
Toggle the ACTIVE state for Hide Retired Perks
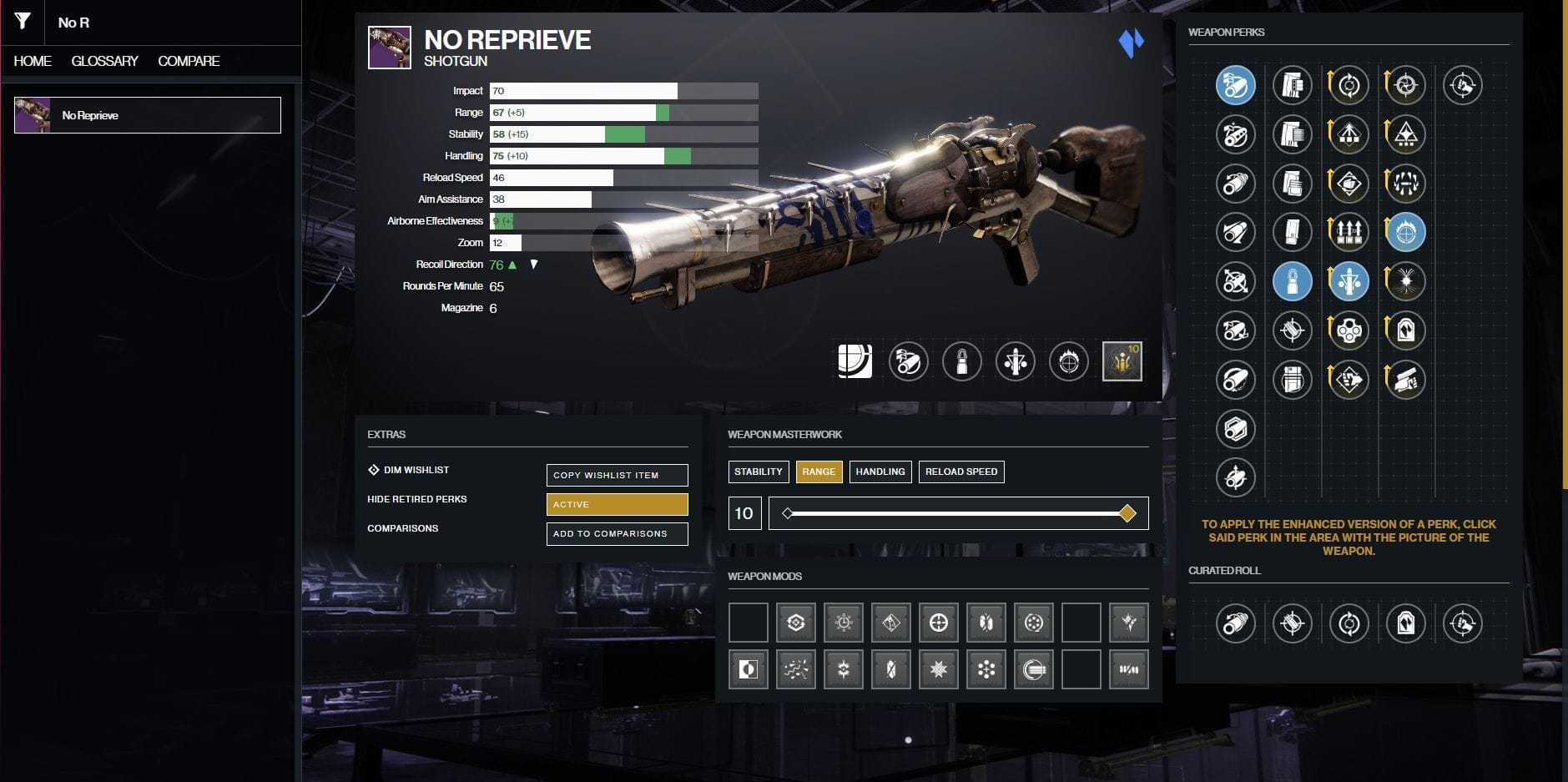(x=617, y=504)
